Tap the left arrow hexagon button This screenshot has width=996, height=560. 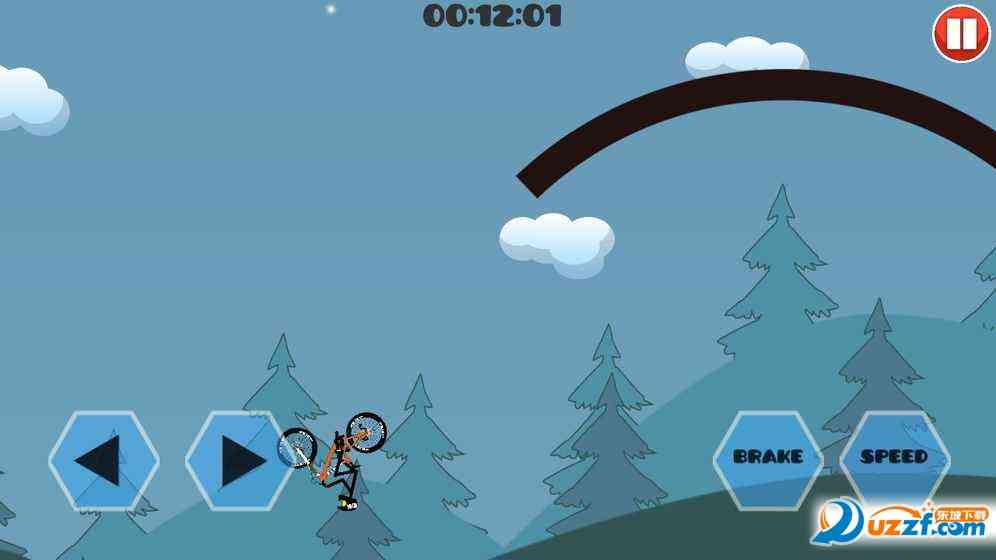tap(103, 460)
